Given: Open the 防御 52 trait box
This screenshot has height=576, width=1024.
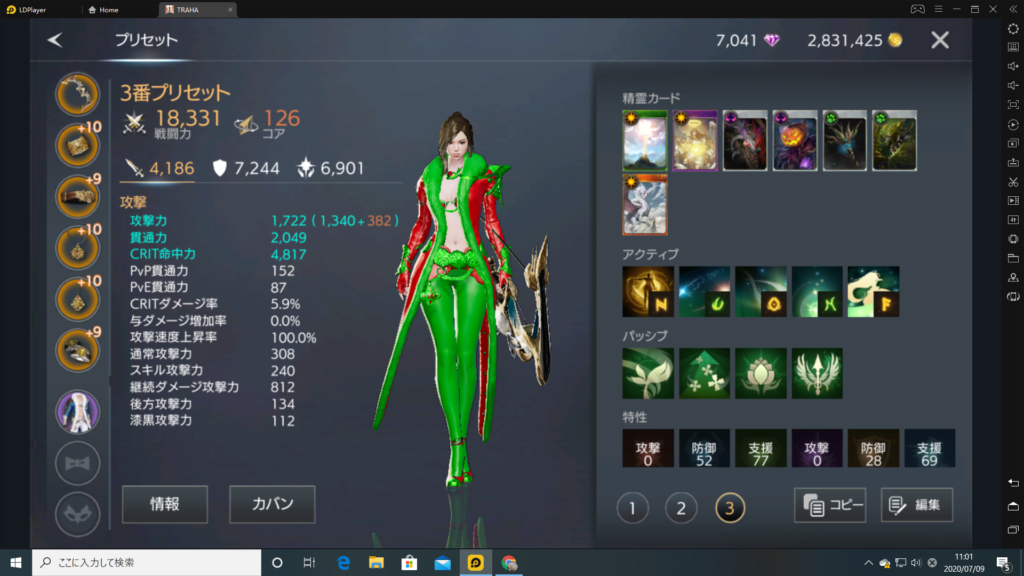Looking at the screenshot, I should click(x=704, y=449).
